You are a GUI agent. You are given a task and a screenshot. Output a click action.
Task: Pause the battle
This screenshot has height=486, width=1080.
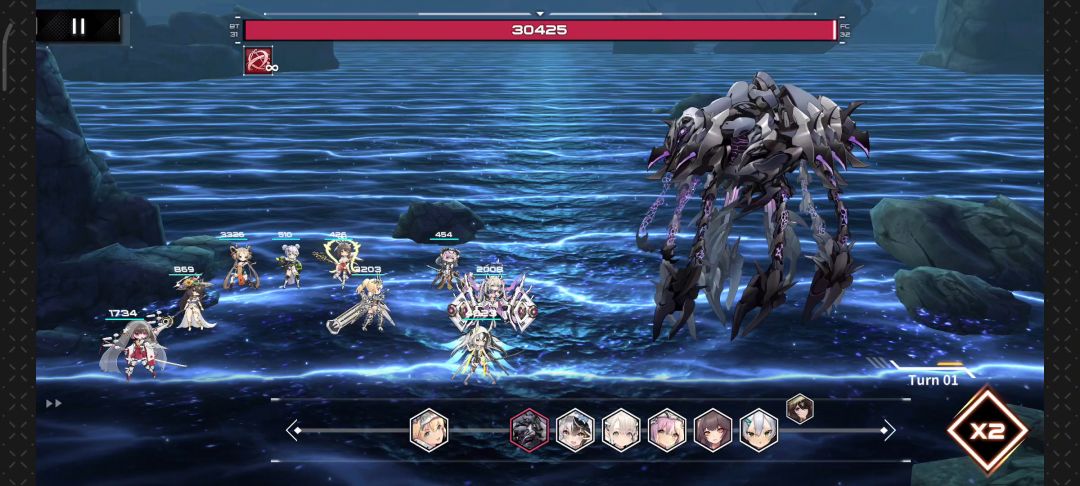[78, 26]
